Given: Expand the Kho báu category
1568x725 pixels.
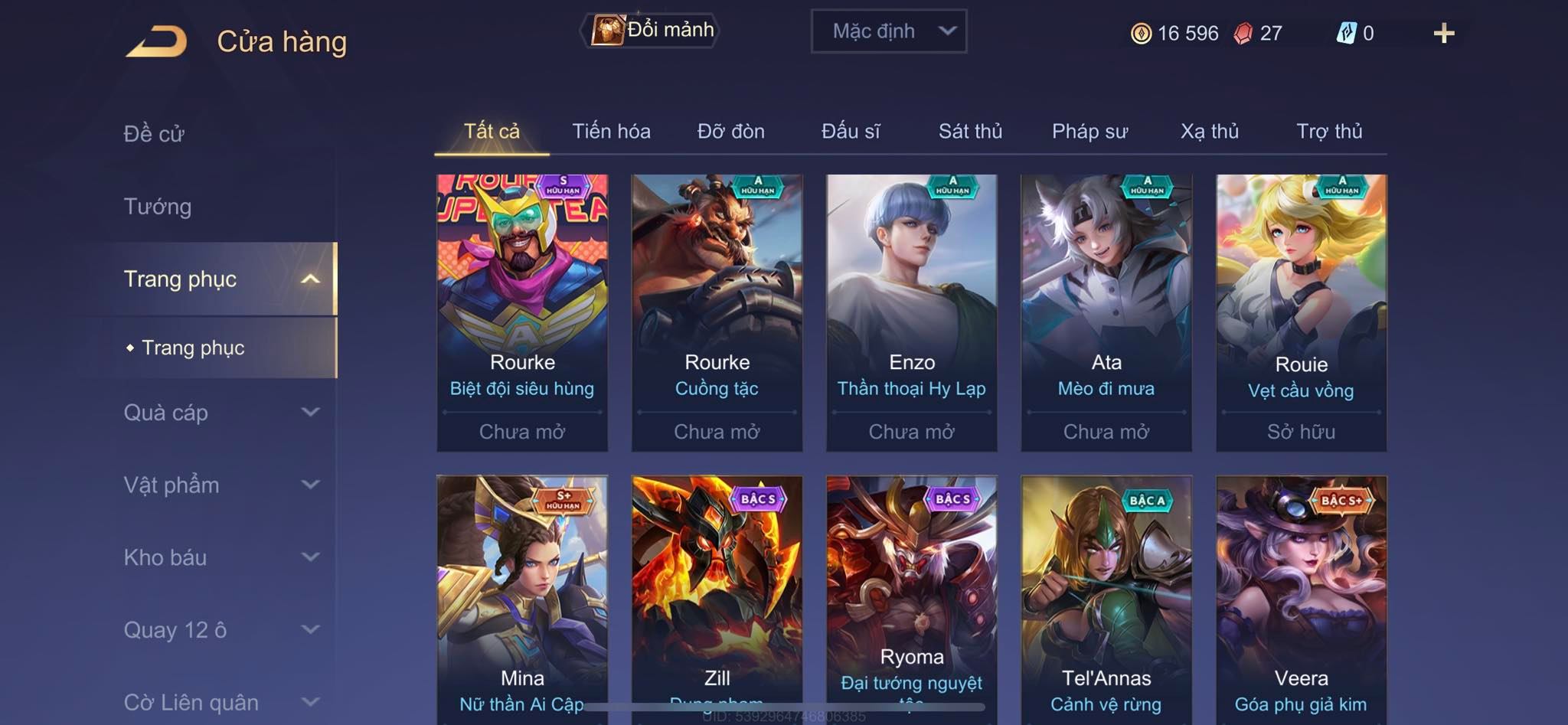Looking at the screenshot, I should pyautogui.click(x=220, y=557).
